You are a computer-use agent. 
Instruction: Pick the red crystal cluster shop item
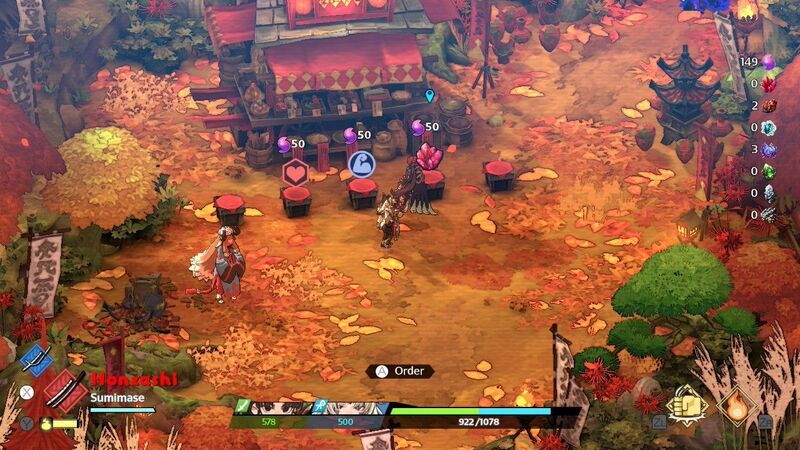[x=429, y=157]
